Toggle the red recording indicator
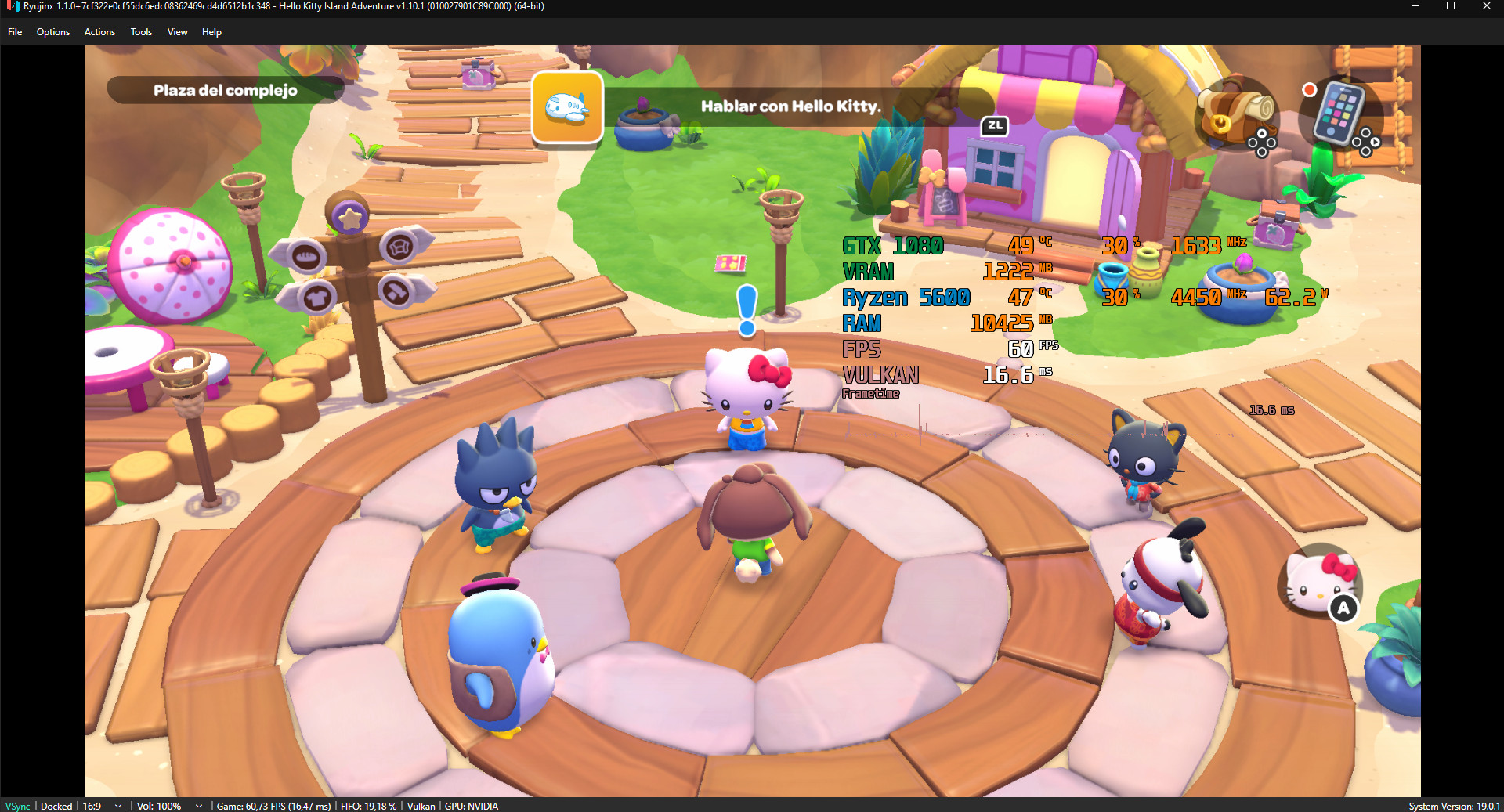This screenshot has width=1504, height=812. pyautogui.click(x=1309, y=90)
